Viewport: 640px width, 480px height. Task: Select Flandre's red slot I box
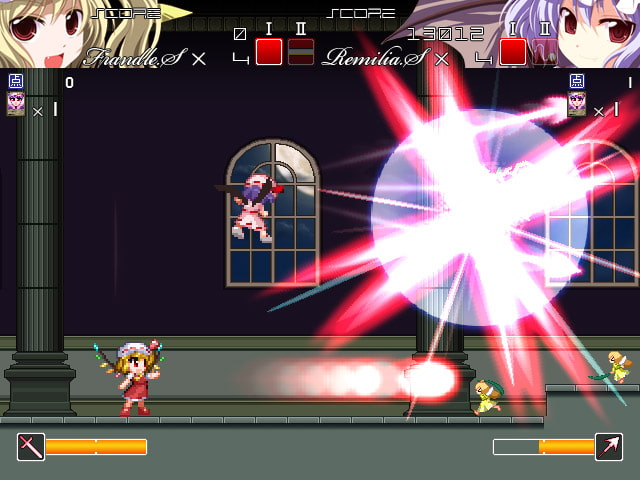tap(269, 52)
